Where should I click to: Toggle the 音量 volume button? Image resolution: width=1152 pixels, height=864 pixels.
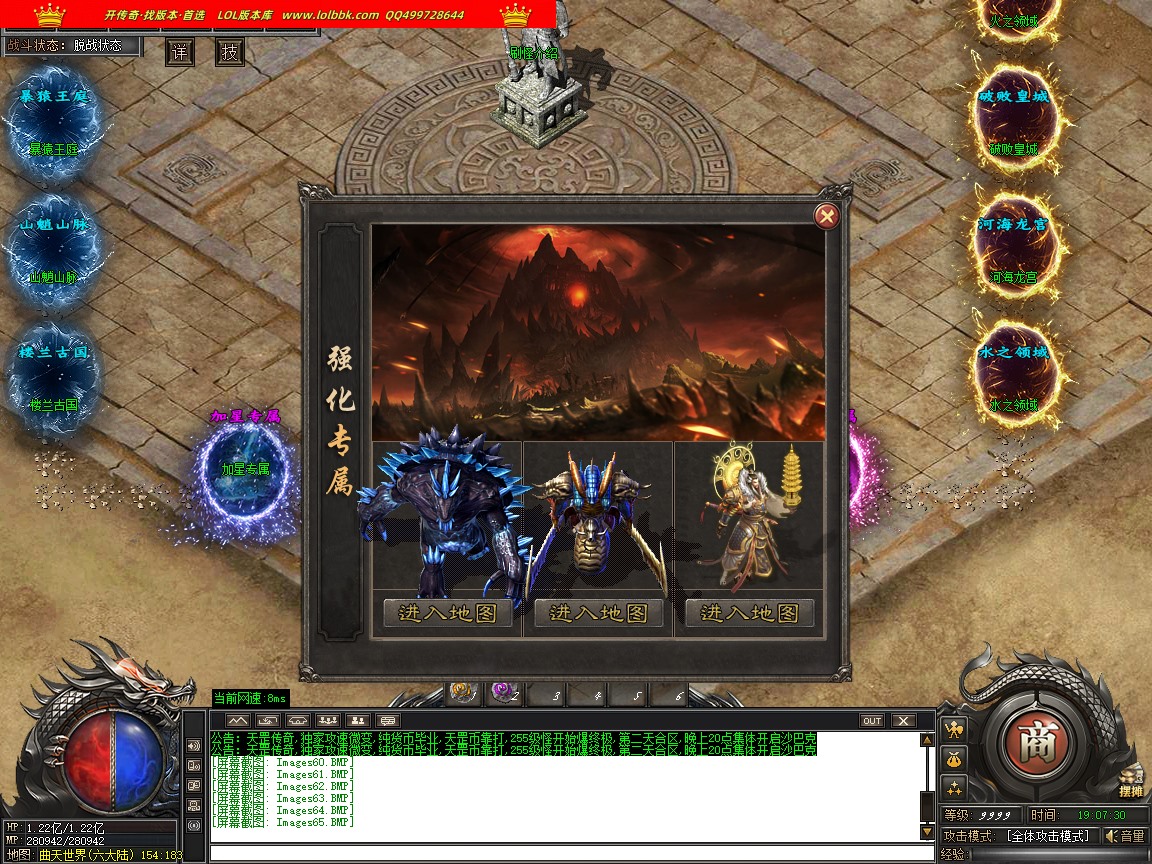(x=1126, y=836)
